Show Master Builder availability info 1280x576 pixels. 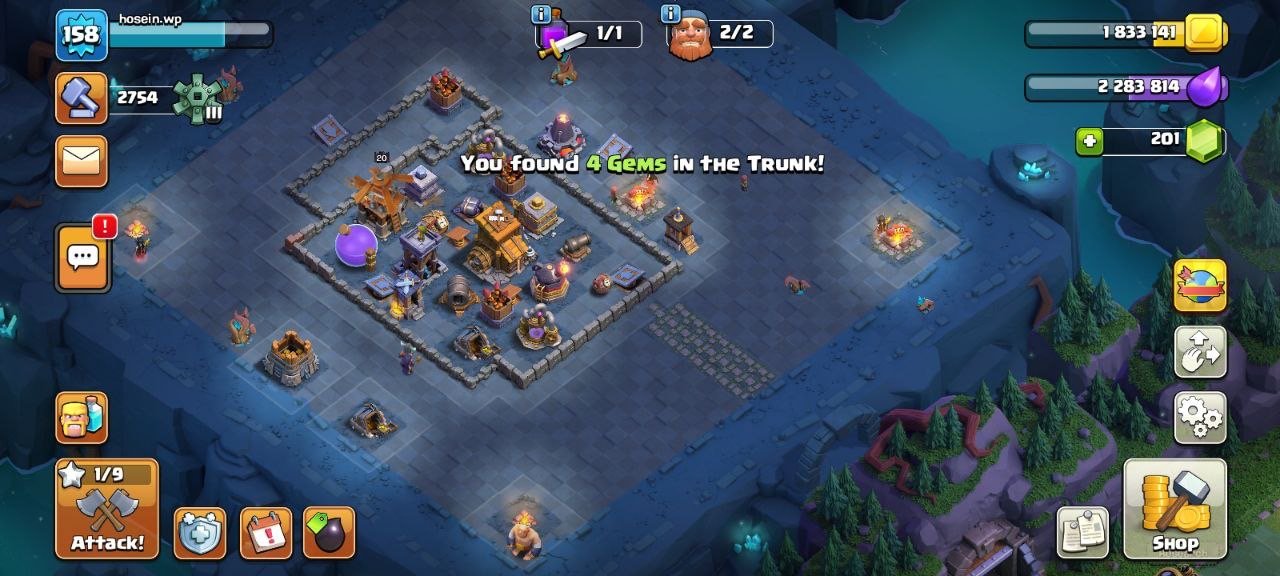pos(670,14)
